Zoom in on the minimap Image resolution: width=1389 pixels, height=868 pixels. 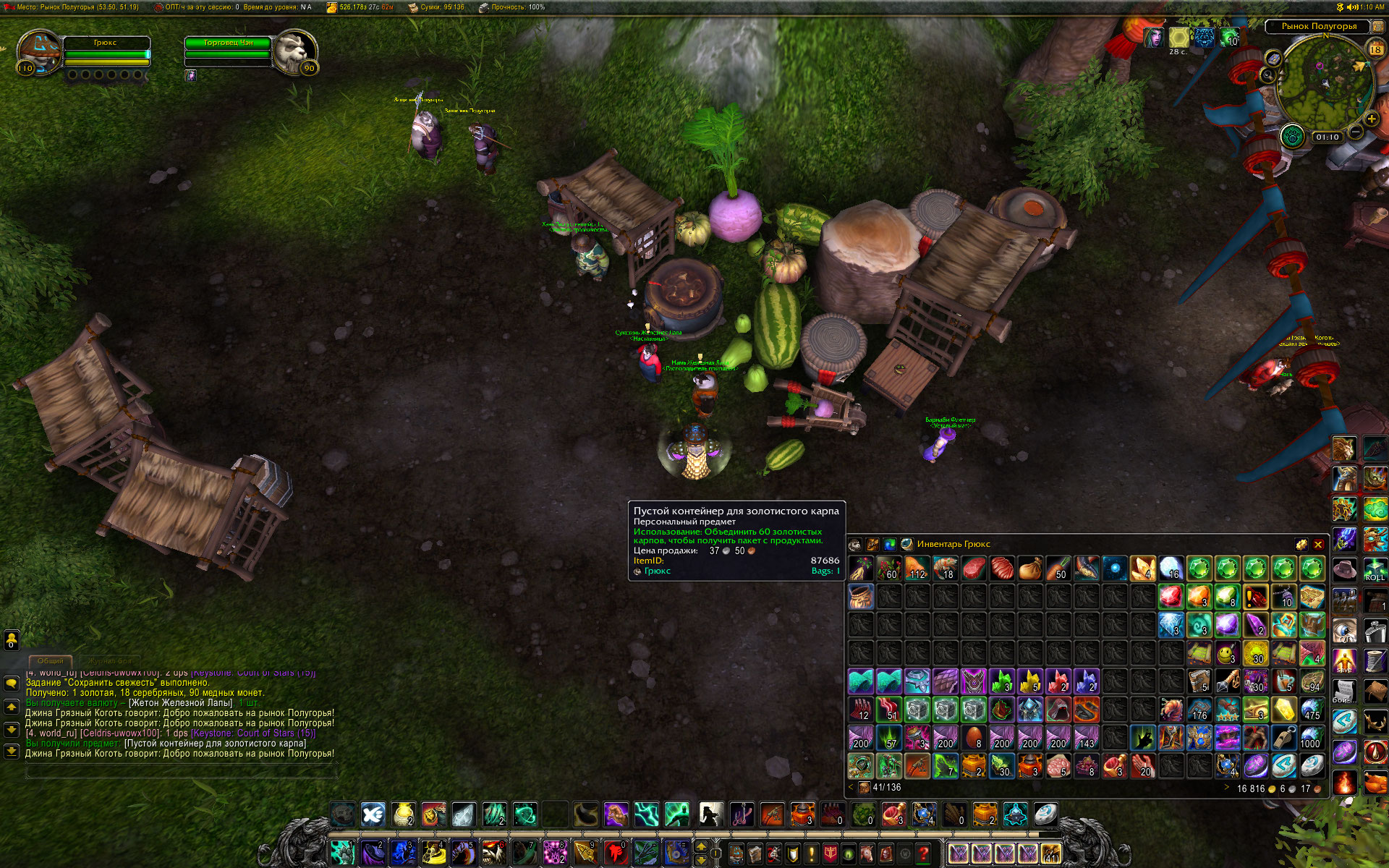(1371, 119)
